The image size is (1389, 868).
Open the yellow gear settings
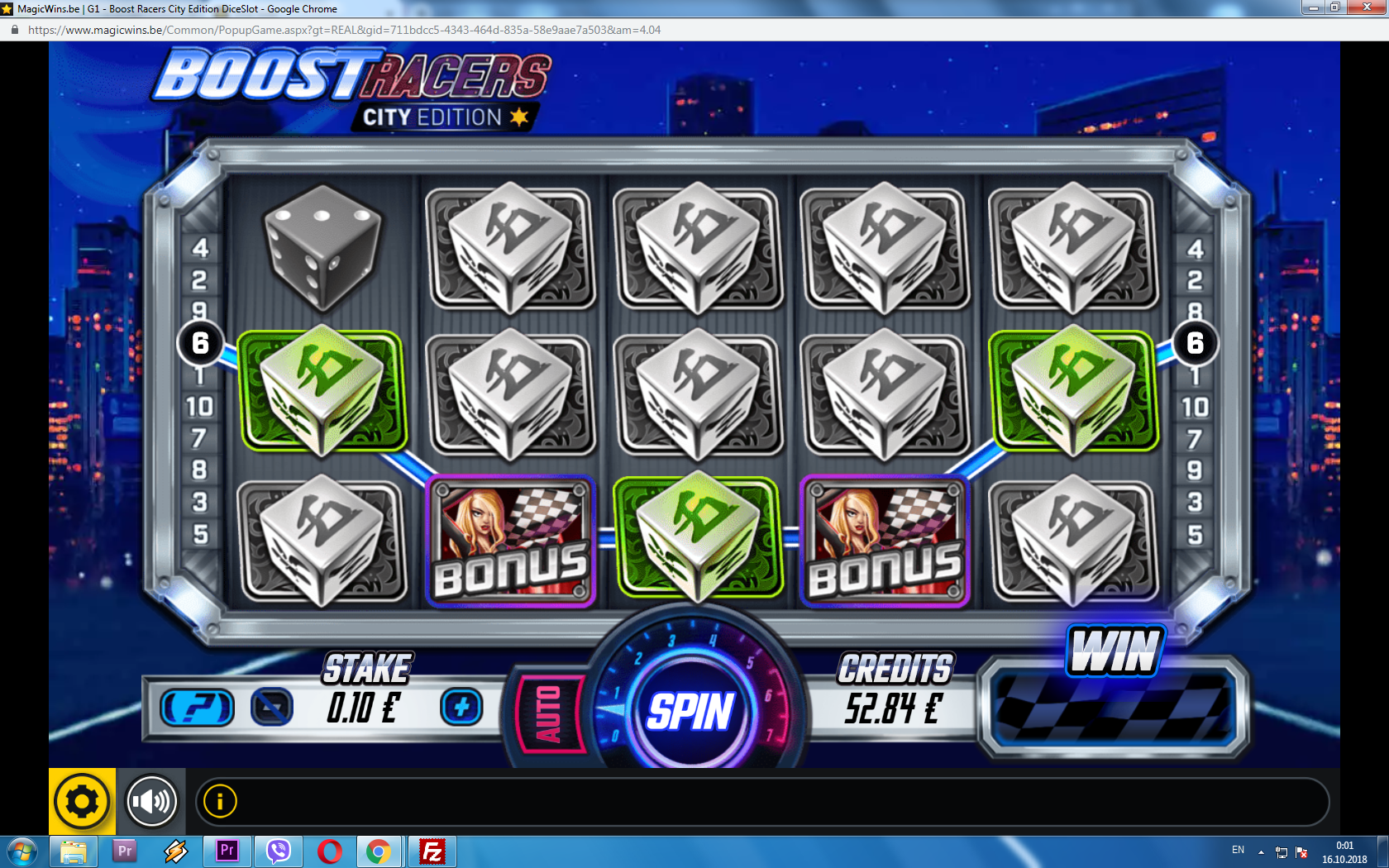[x=82, y=801]
